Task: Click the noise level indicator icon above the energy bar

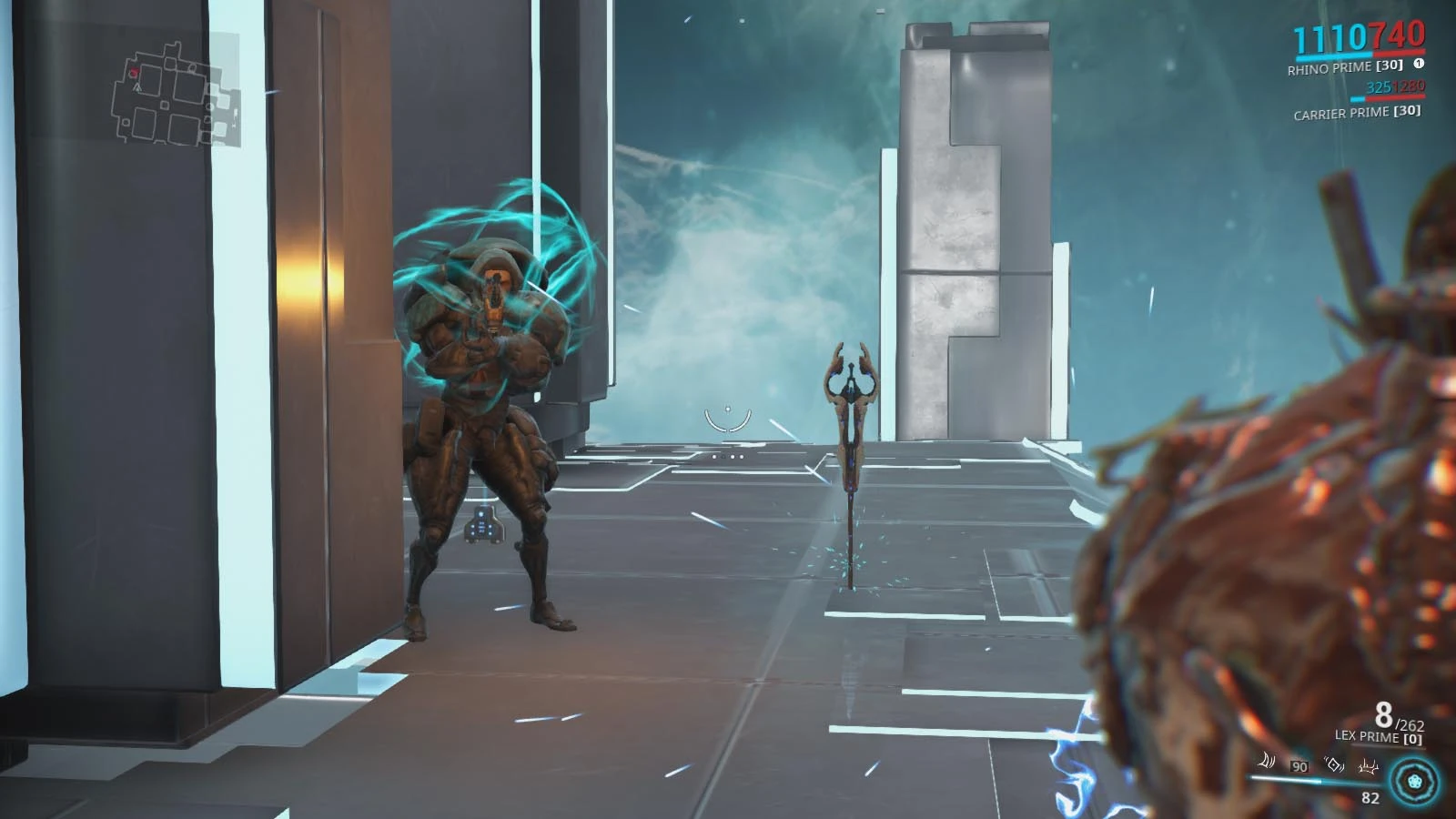Action: [x=1268, y=763]
